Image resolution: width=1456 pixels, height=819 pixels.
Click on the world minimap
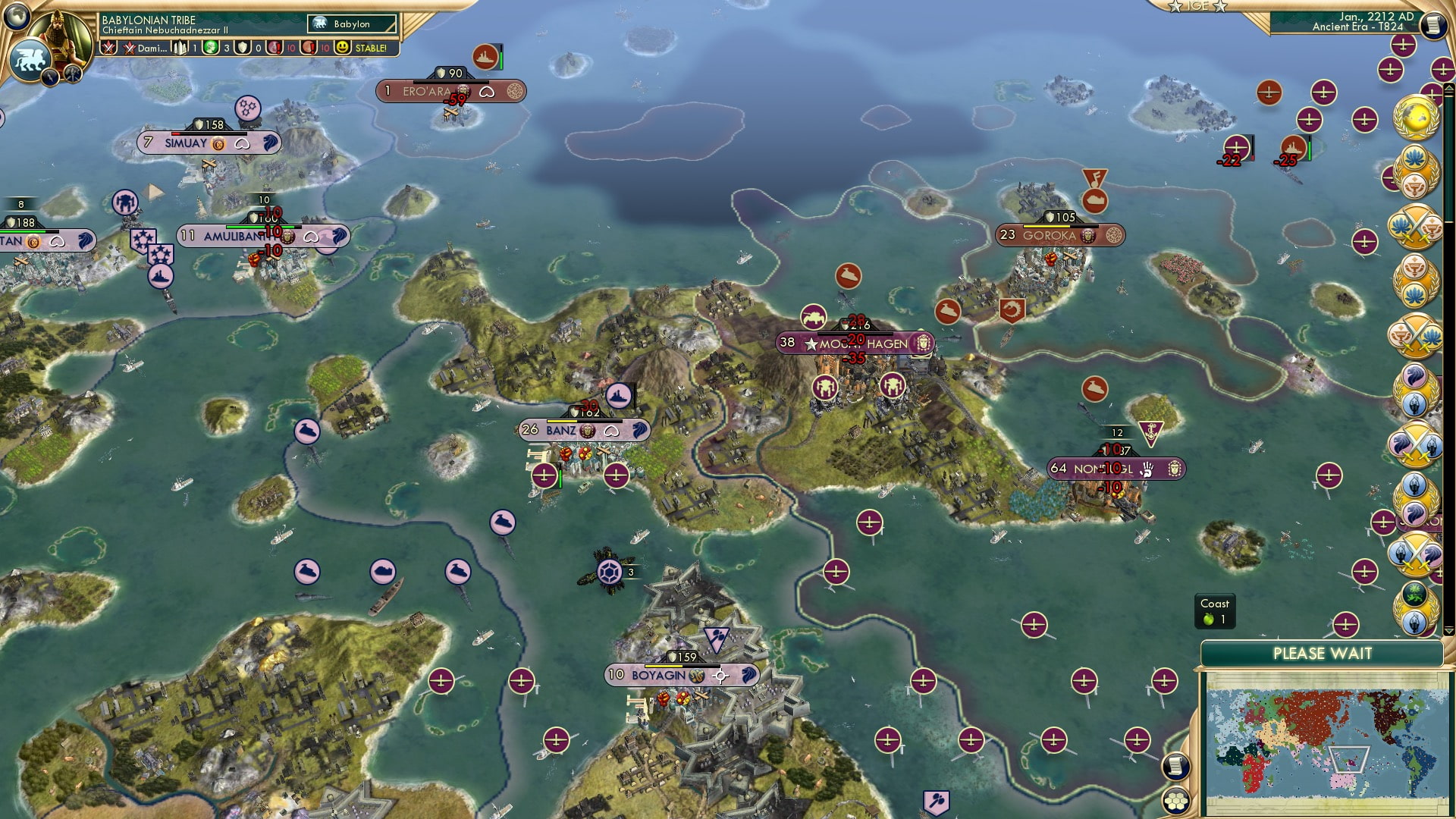(x=1323, y=742)
